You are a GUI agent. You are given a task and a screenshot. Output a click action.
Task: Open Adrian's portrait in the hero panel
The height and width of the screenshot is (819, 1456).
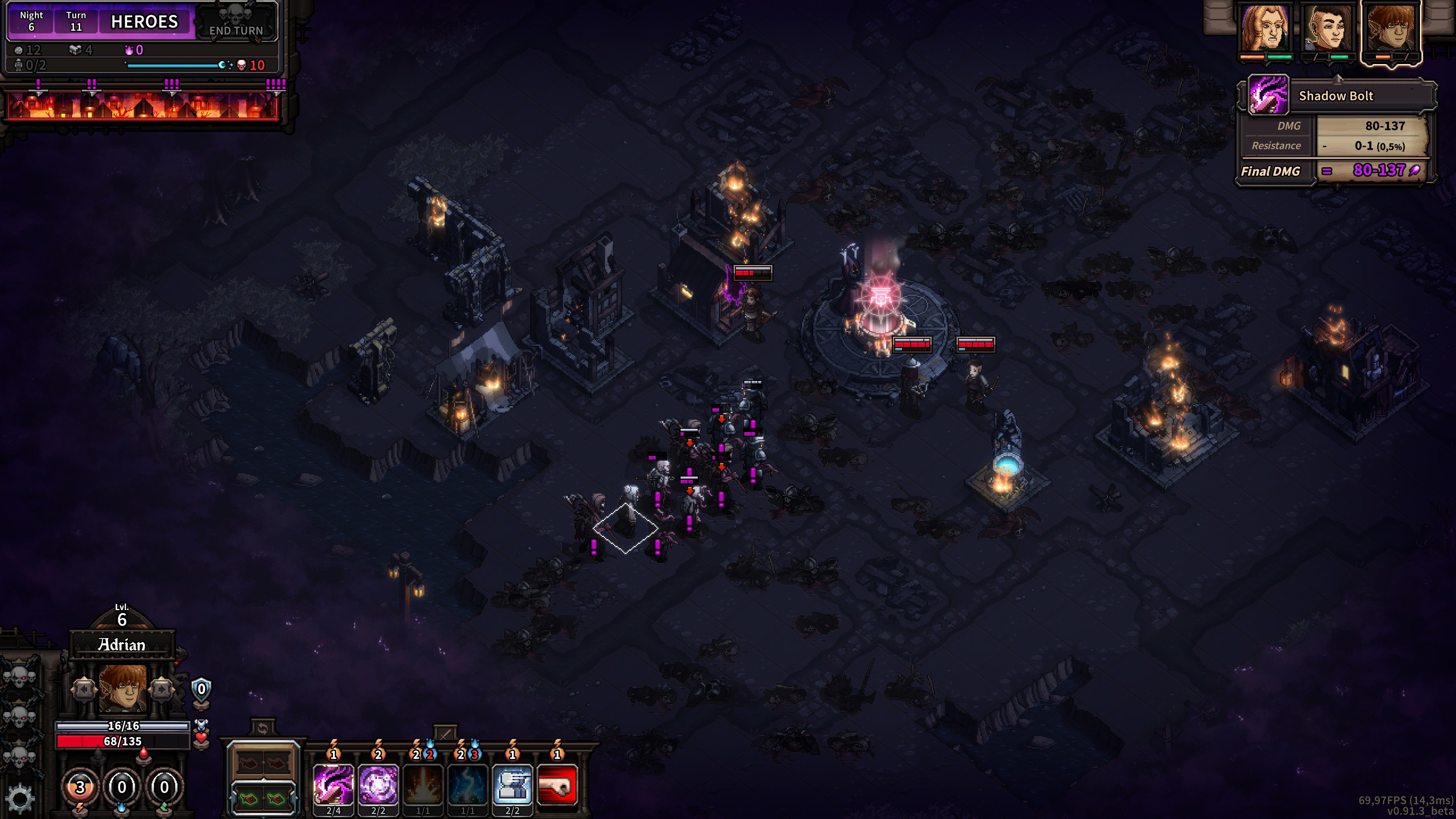(122, 689)
